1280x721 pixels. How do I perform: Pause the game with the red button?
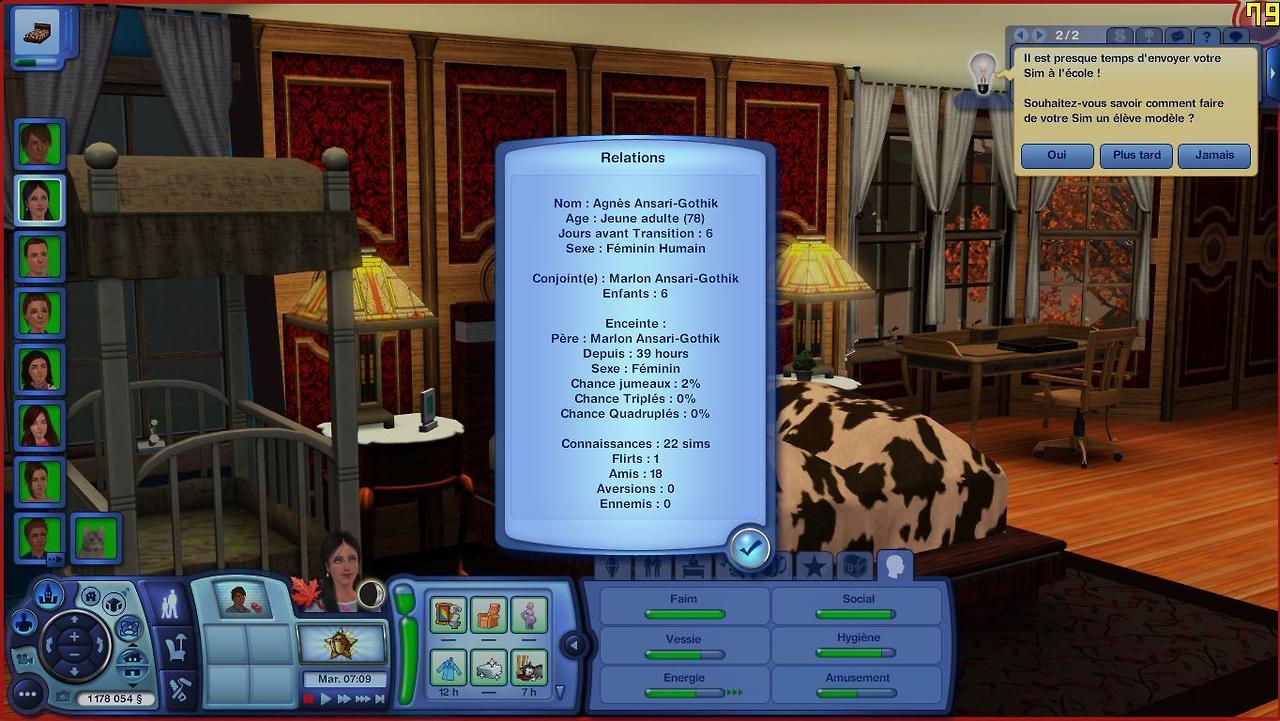[309, 699]
